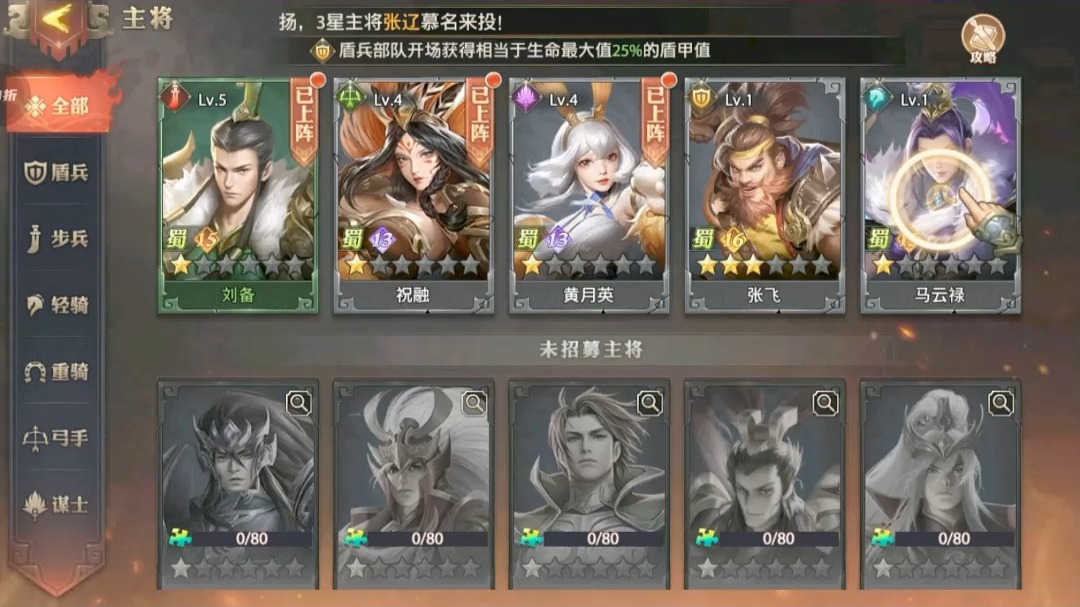Screen dimensions: 1080x607
Task: Open the 谋士 strategist tab
Action: click(x=58, y=505)
